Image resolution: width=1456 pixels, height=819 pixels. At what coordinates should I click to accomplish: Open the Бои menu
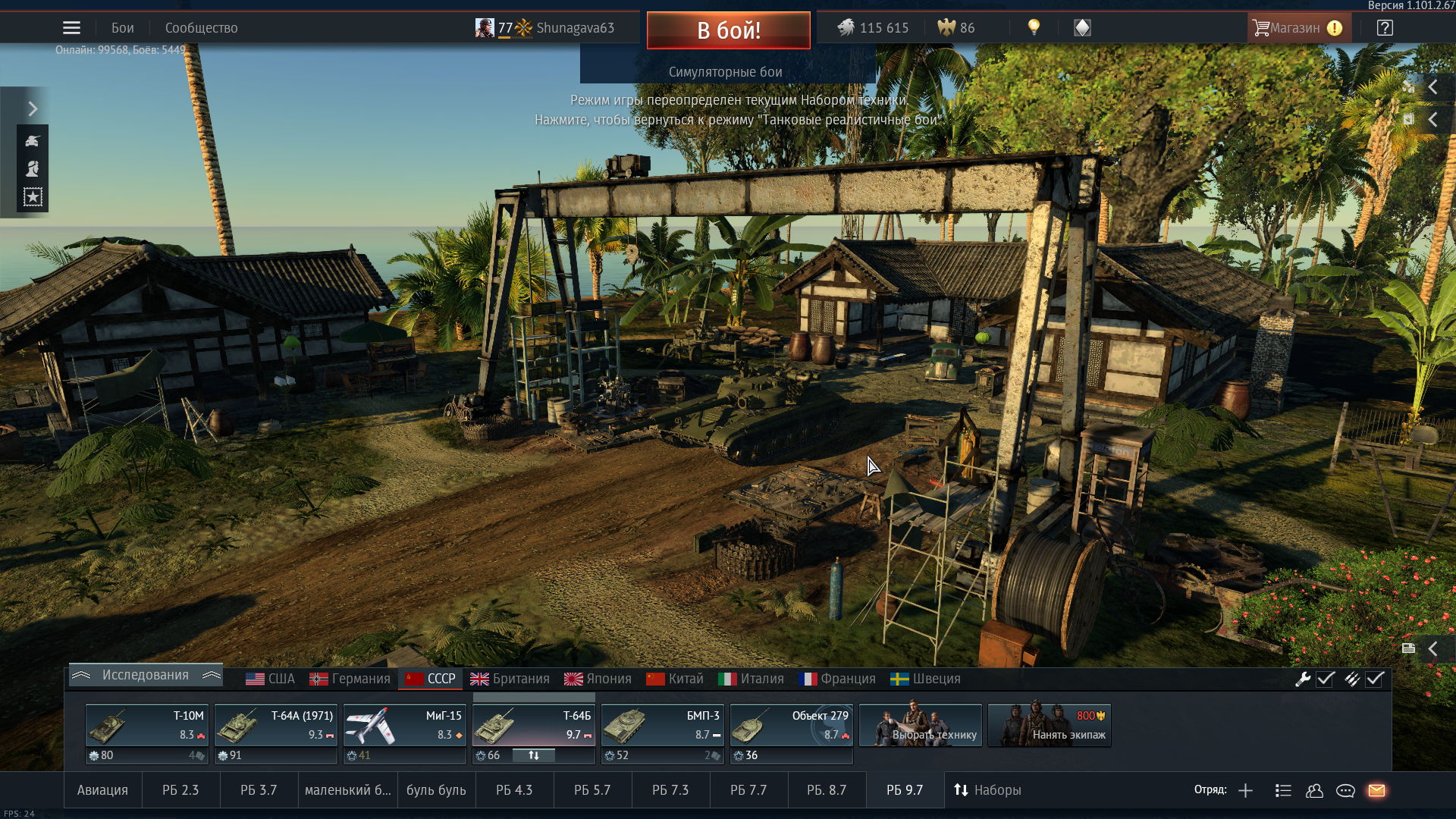pyautogui.click(x=122, y=28)
